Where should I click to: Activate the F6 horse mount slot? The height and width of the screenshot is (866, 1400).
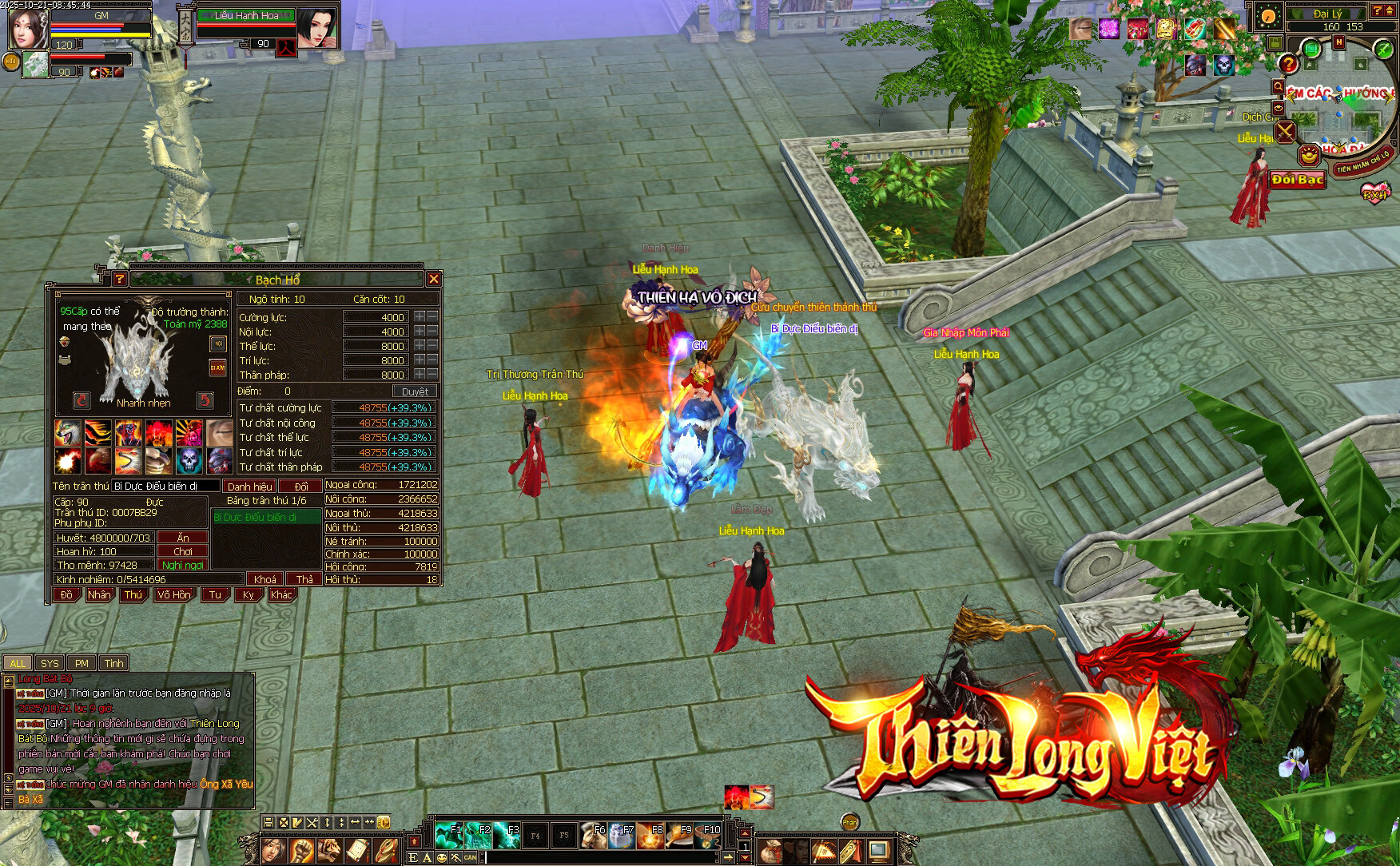click(x=593, y=836)
